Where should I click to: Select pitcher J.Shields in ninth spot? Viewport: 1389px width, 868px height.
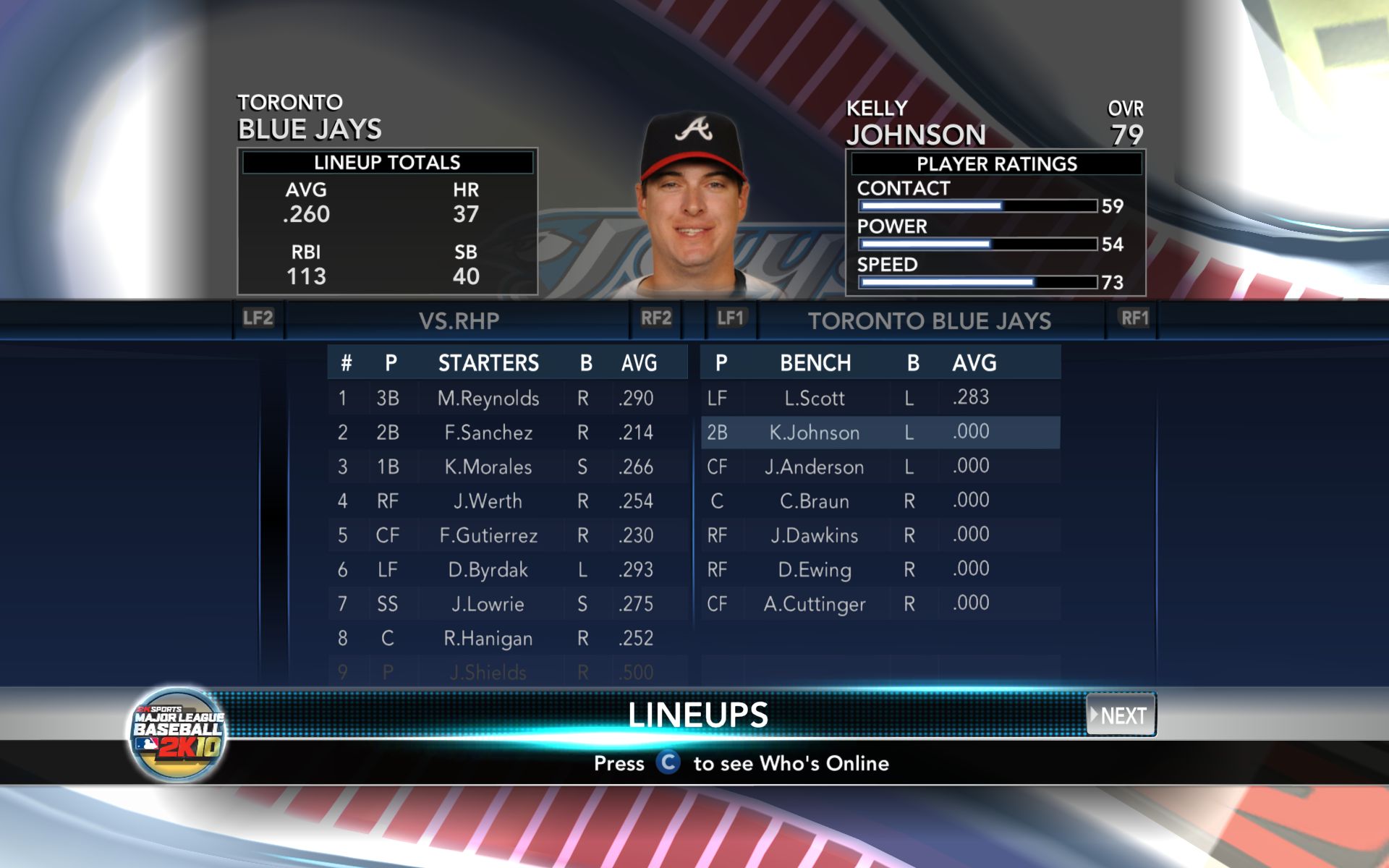[x=488, y=673]
